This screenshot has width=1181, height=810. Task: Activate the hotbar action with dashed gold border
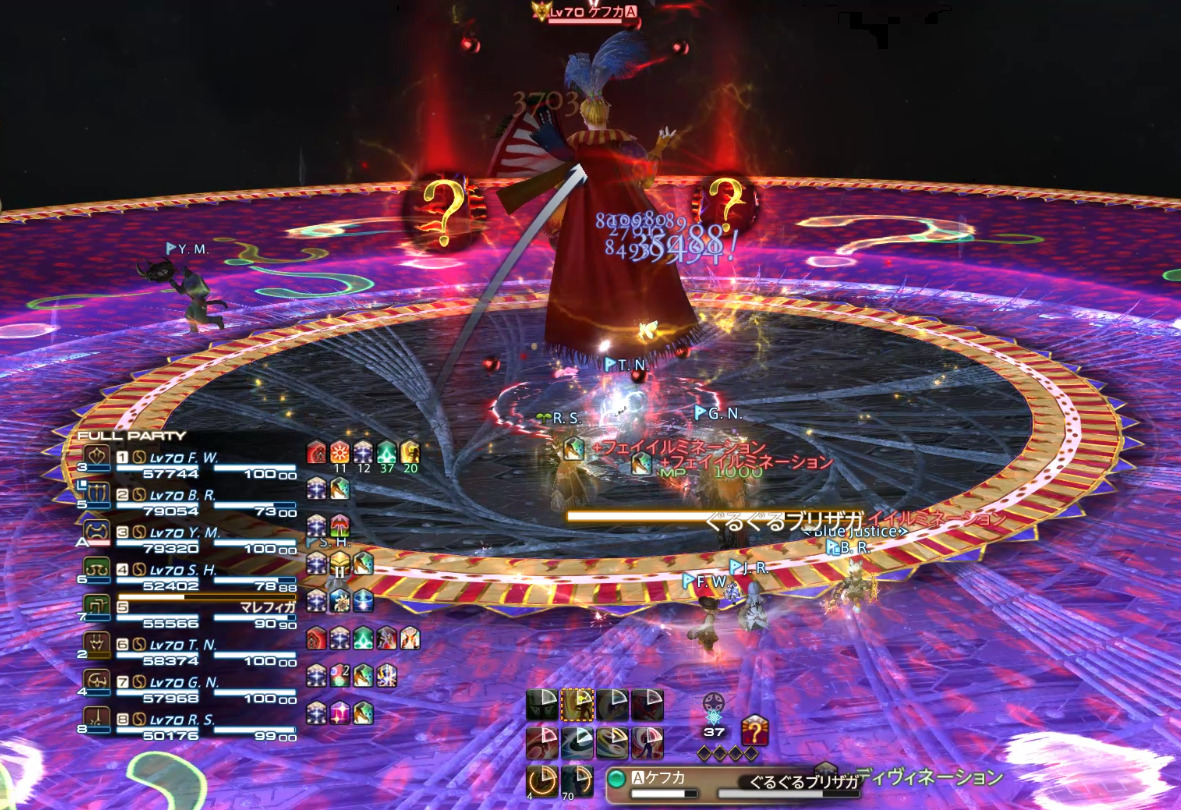578,706
